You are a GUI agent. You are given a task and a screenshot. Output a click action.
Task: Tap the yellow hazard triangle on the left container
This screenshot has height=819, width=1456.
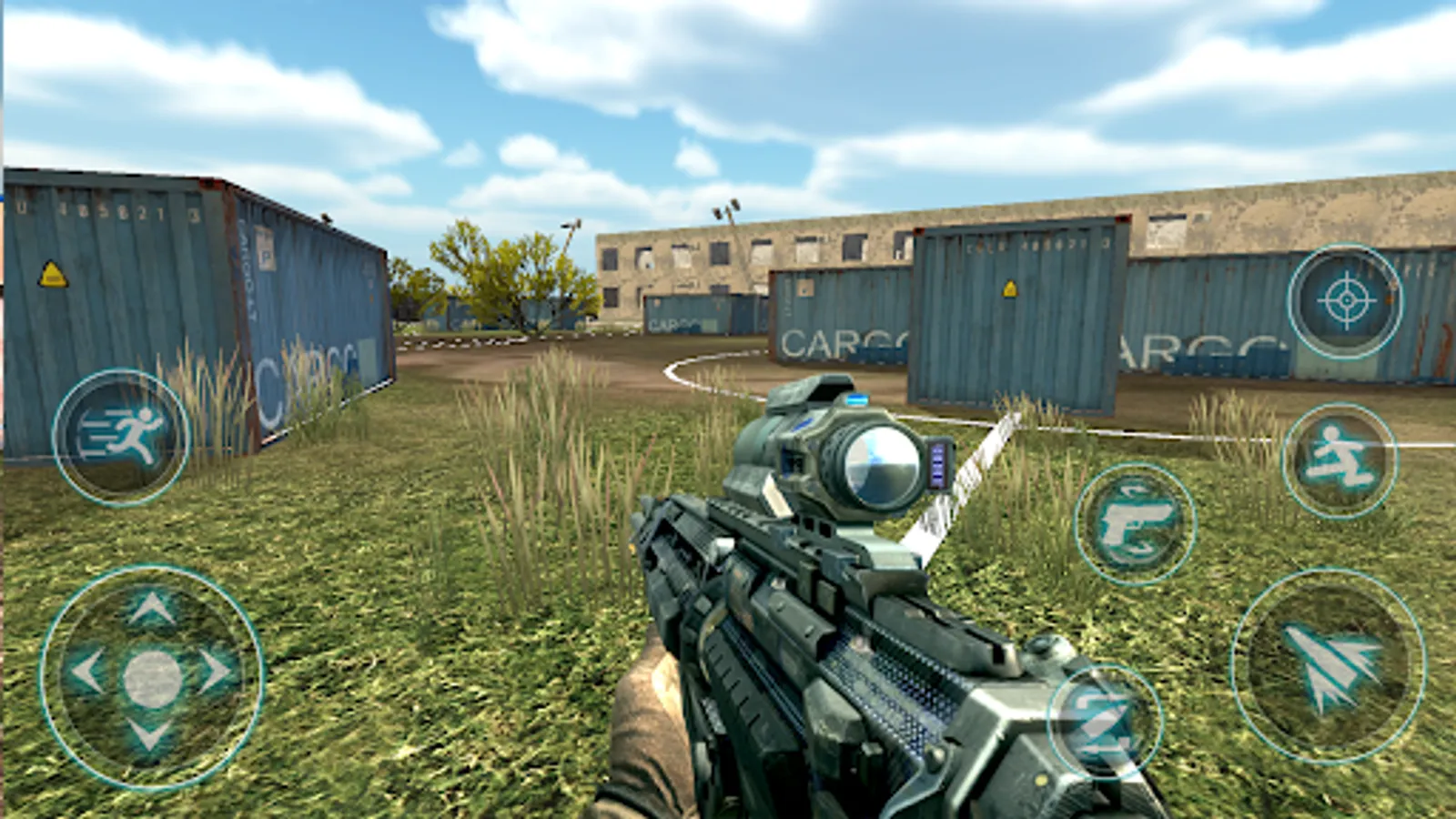tap(52, 273)
